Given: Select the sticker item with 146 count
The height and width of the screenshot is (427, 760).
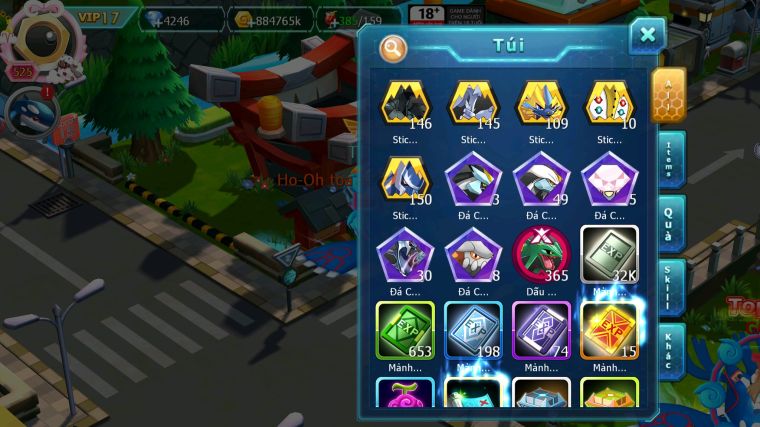Looking at the screenshot, I should click(405, 103).
